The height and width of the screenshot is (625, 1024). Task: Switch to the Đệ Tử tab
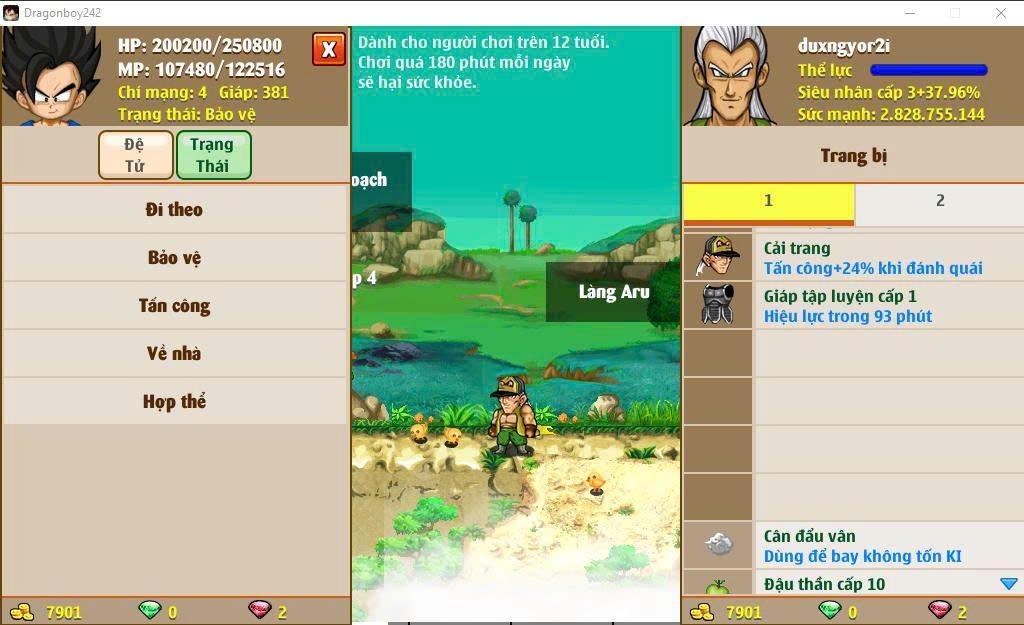click(x=135, y=155)
